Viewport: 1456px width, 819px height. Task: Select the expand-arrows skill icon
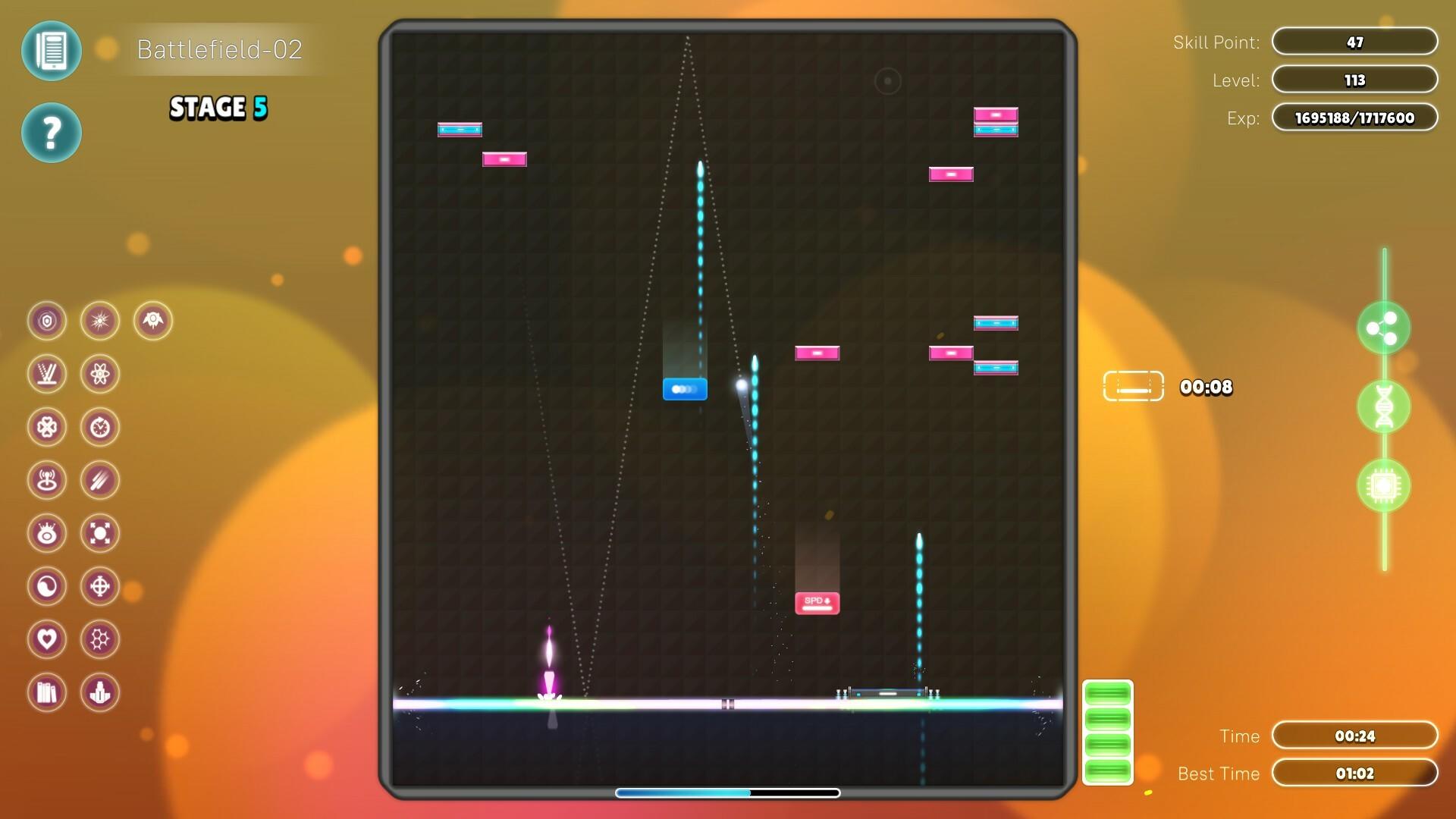point(101,533)
